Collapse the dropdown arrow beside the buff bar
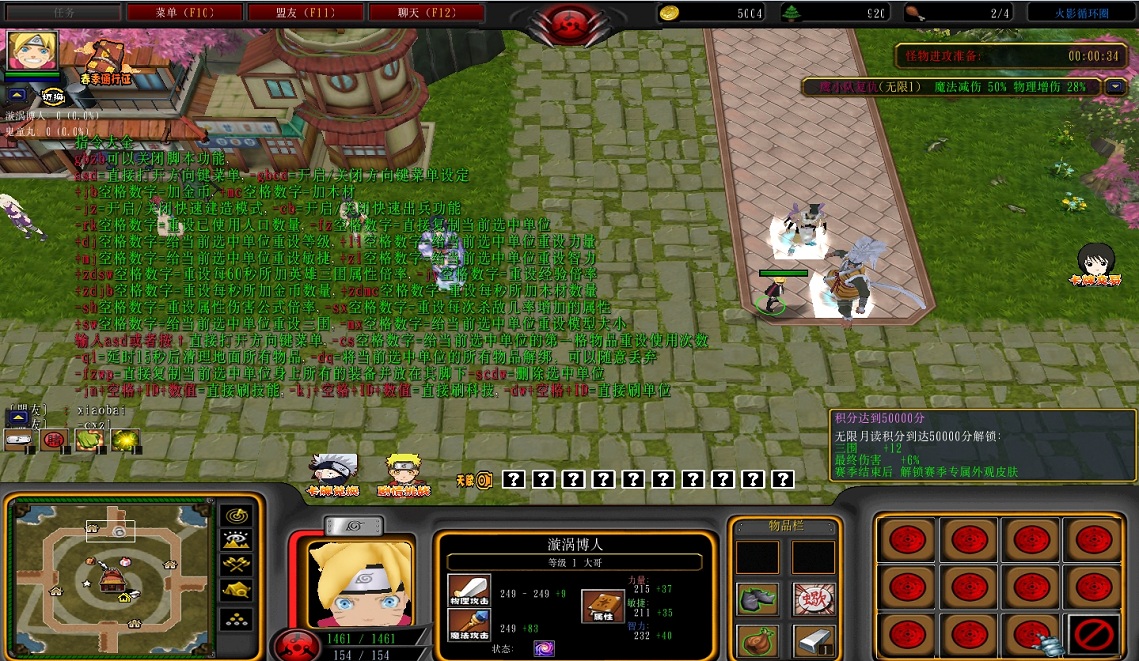 coord(1116,87)
